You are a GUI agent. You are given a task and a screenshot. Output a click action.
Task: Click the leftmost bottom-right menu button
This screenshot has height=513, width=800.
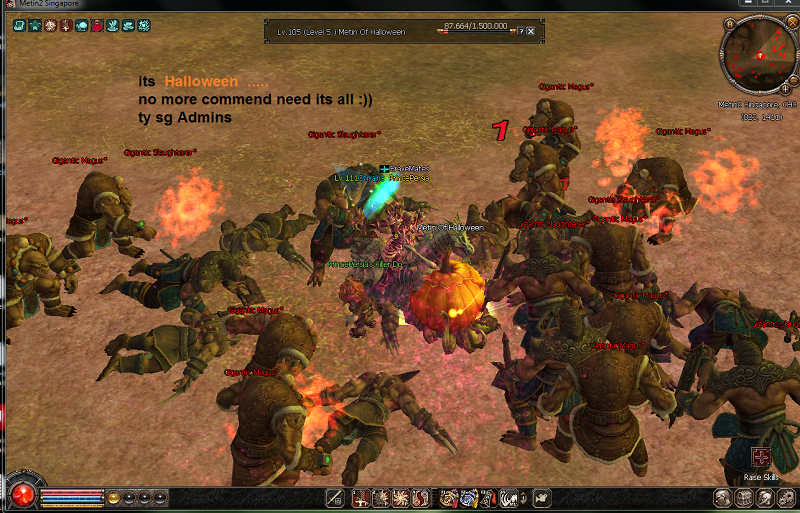722,497
